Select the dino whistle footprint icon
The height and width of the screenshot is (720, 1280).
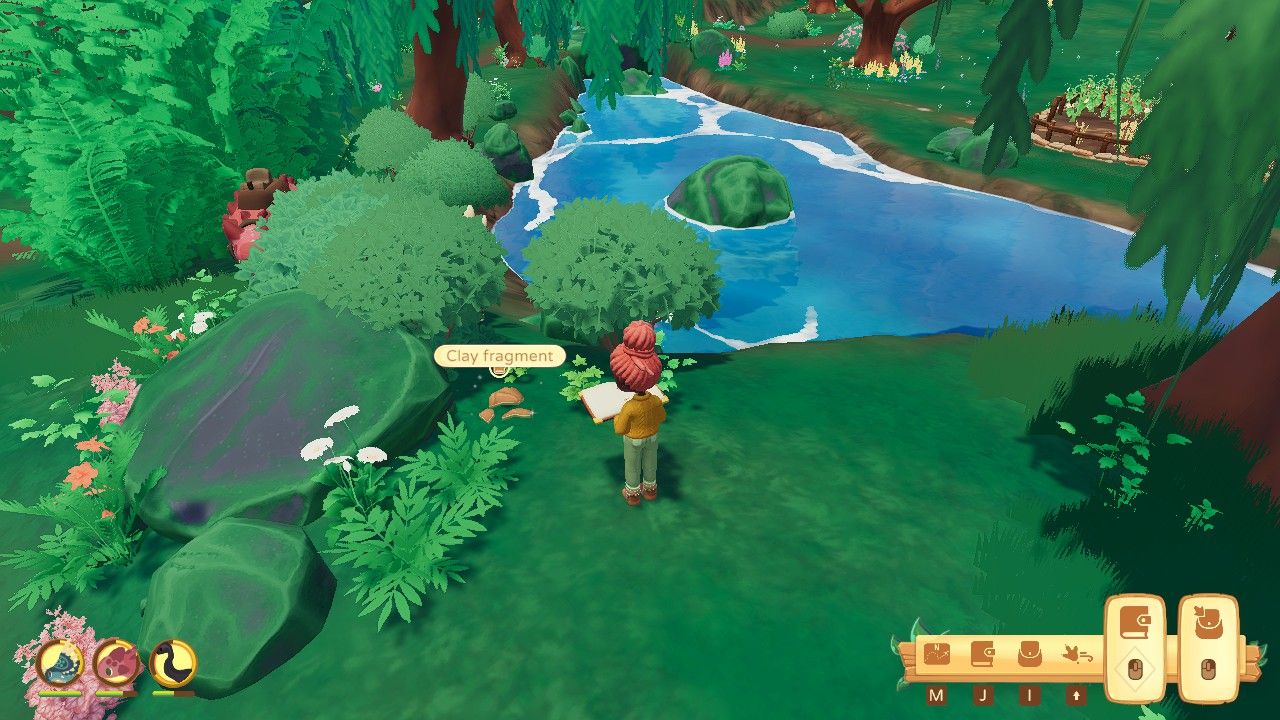coord(1075,652)
